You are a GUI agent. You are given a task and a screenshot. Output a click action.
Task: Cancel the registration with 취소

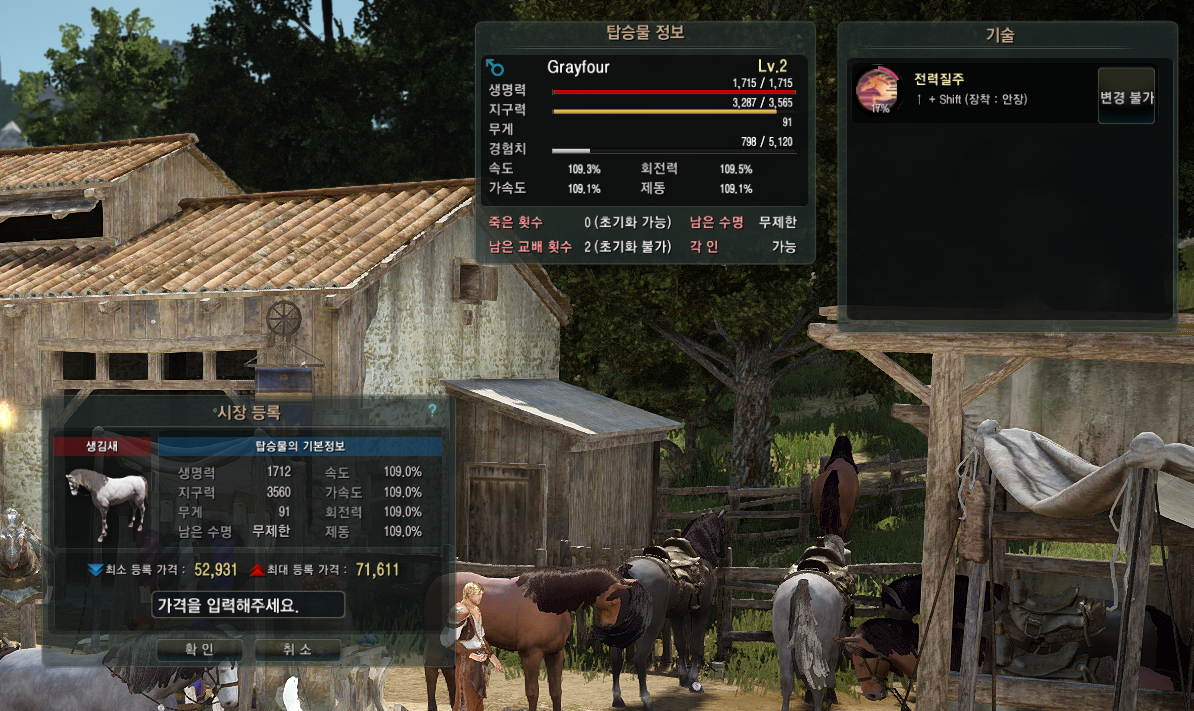297,649
